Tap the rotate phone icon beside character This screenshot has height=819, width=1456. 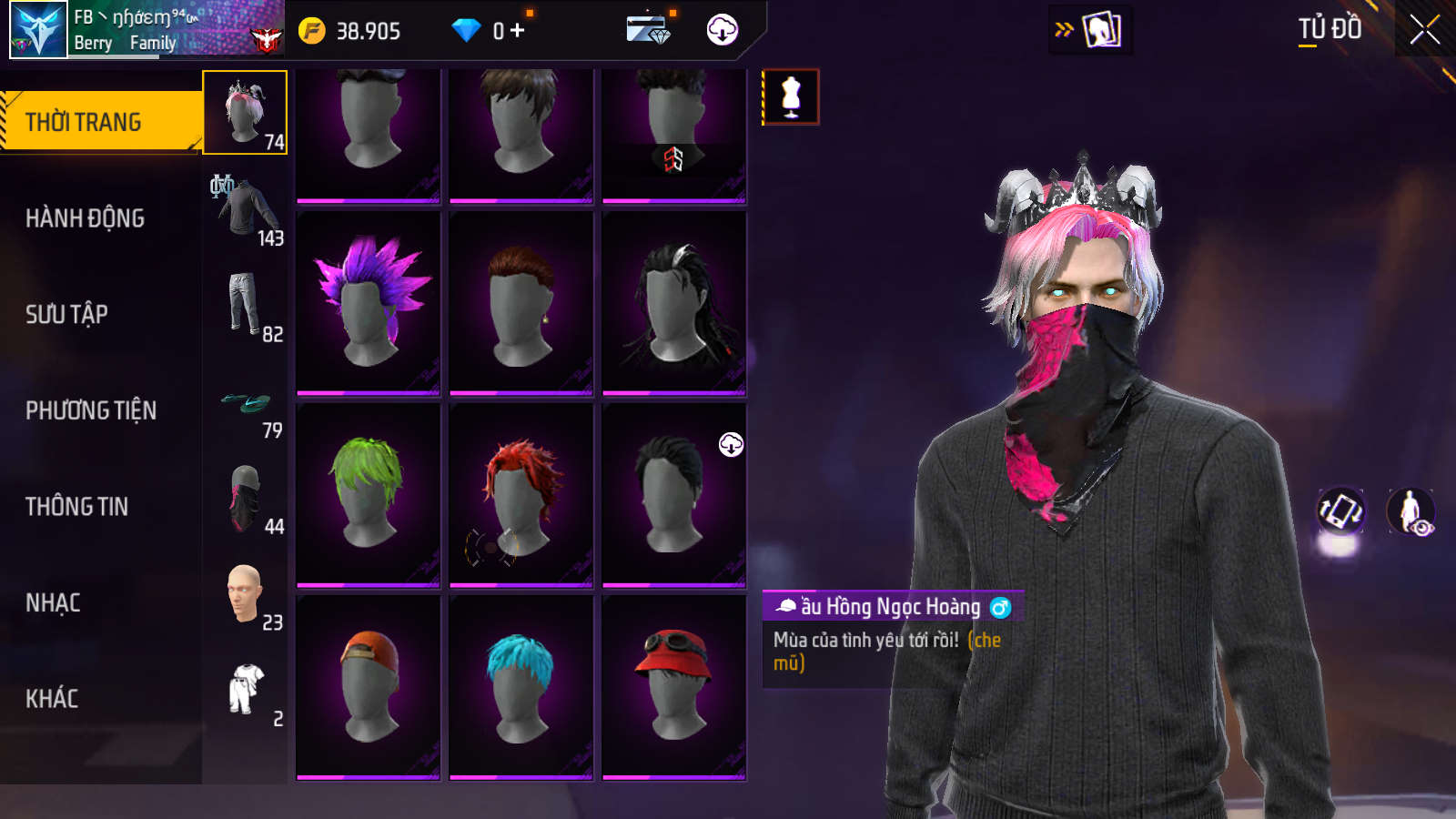click(x=1340, y=511)
